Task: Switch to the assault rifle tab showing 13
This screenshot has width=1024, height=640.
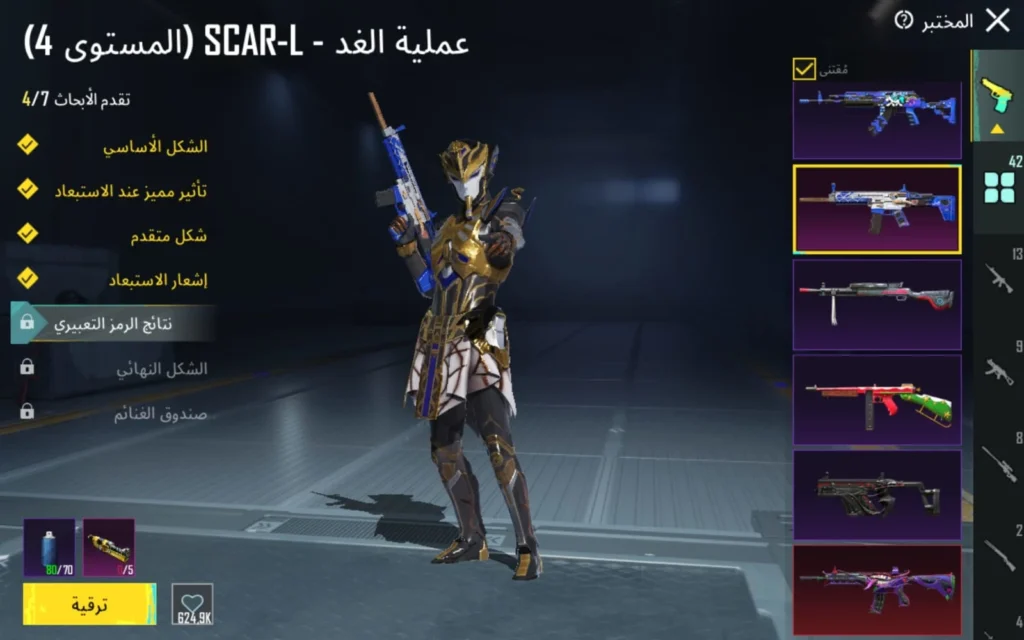Action: pos(999,278)
